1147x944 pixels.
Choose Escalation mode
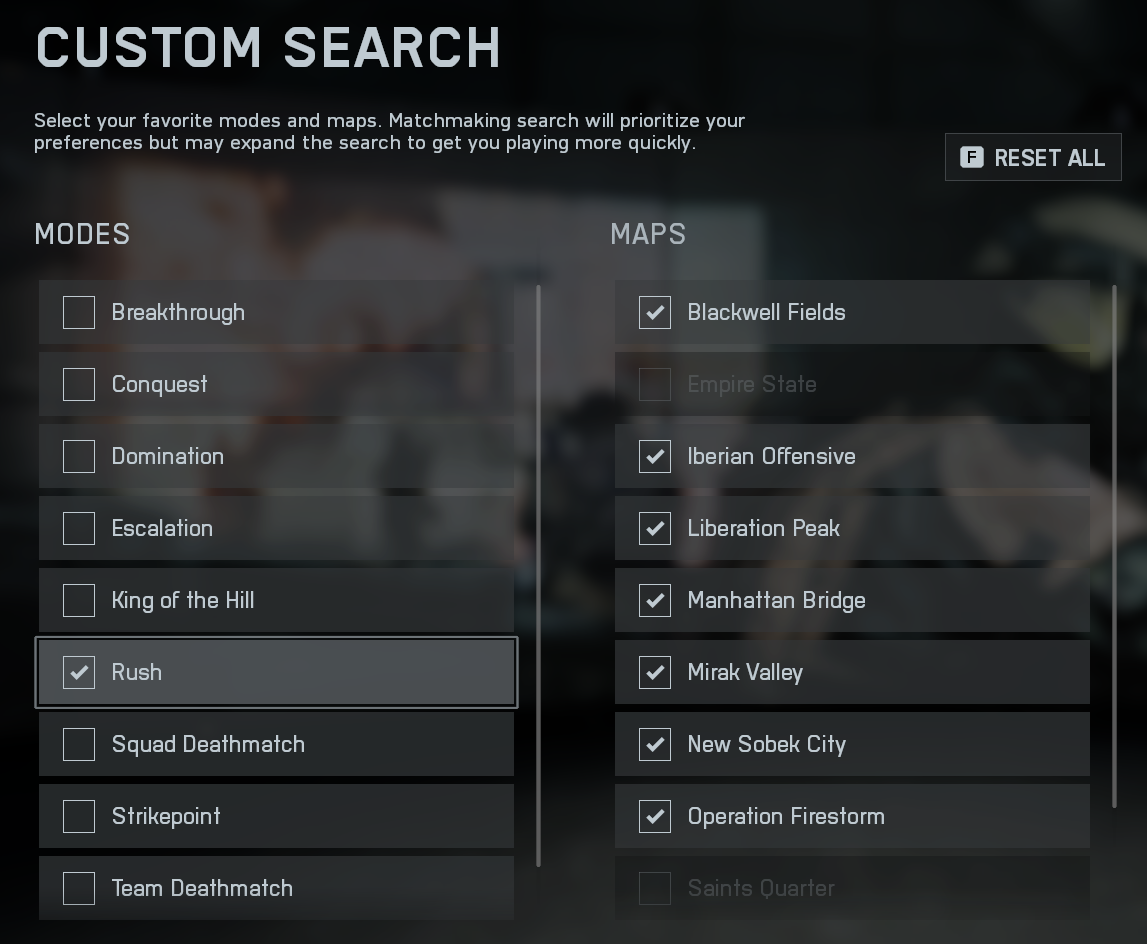pos(79,528)
